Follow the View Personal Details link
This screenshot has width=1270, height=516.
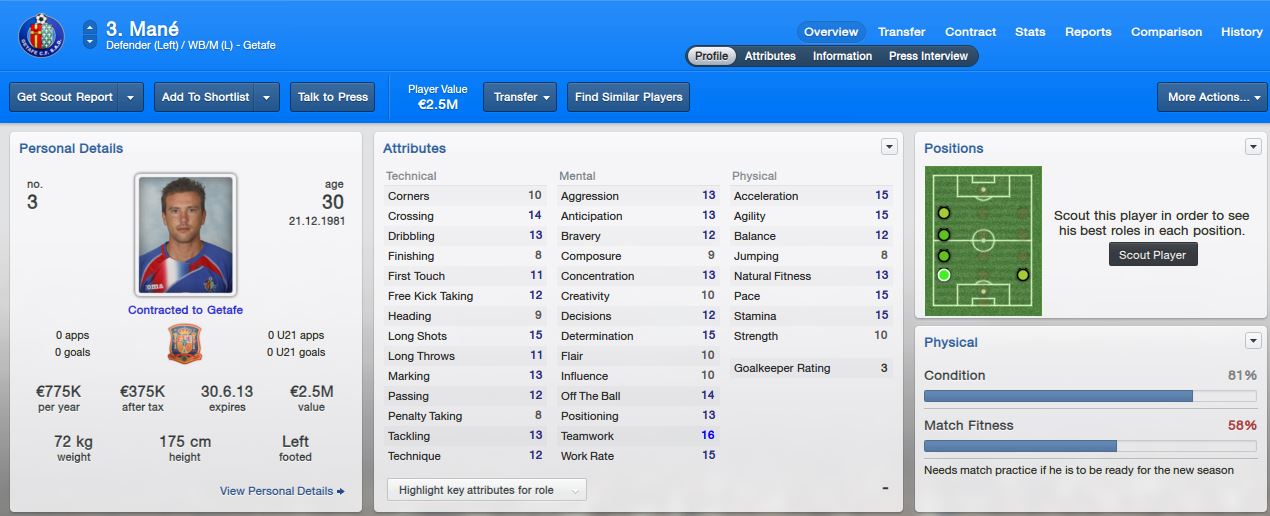(x=282, y=491)
